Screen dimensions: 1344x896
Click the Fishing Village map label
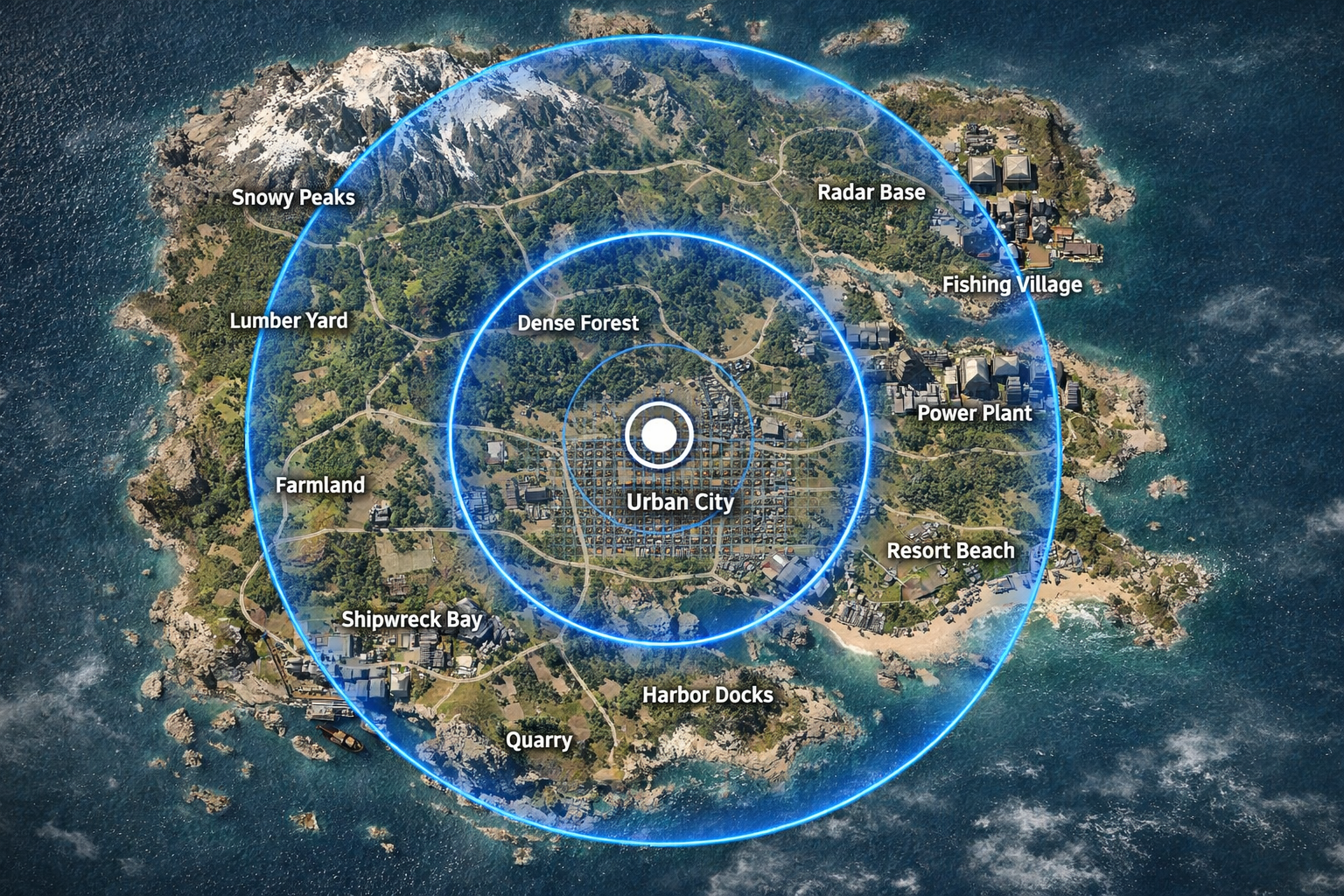(x=1011, y=284)
